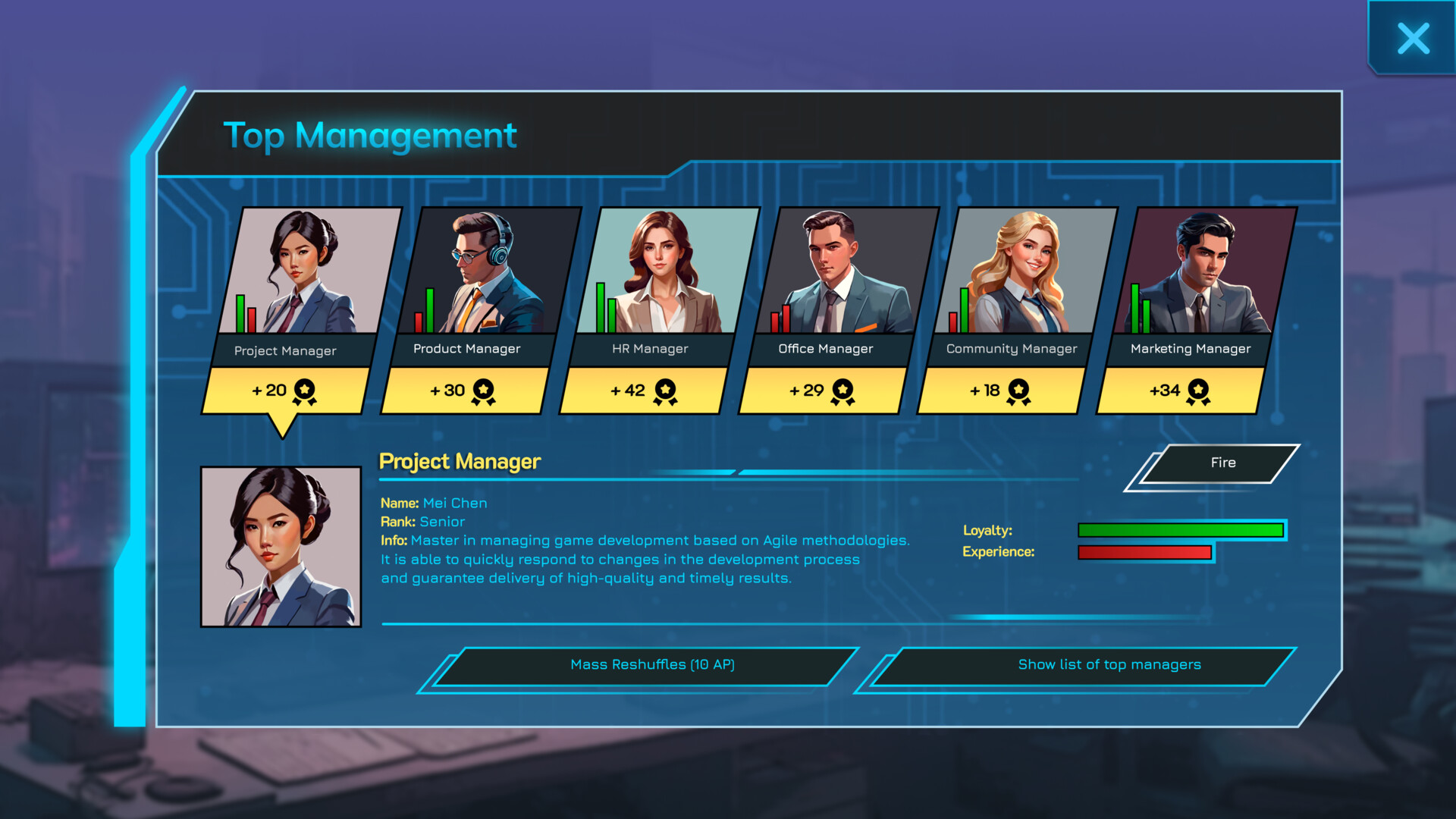
Task: Trigger Mass Reshuffles for 10 AP
Action: click(652, 664)
